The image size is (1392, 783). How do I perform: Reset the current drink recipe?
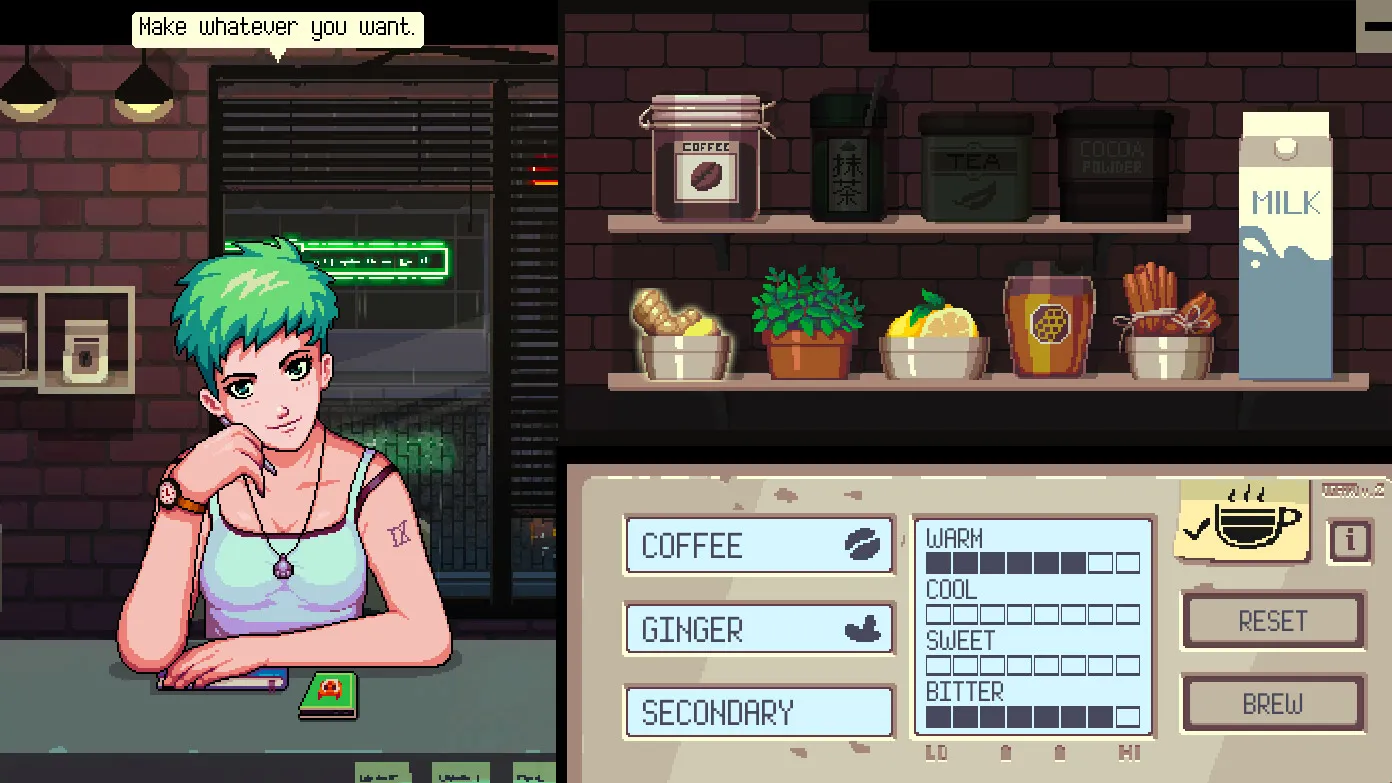click(x=1272, y=621)
